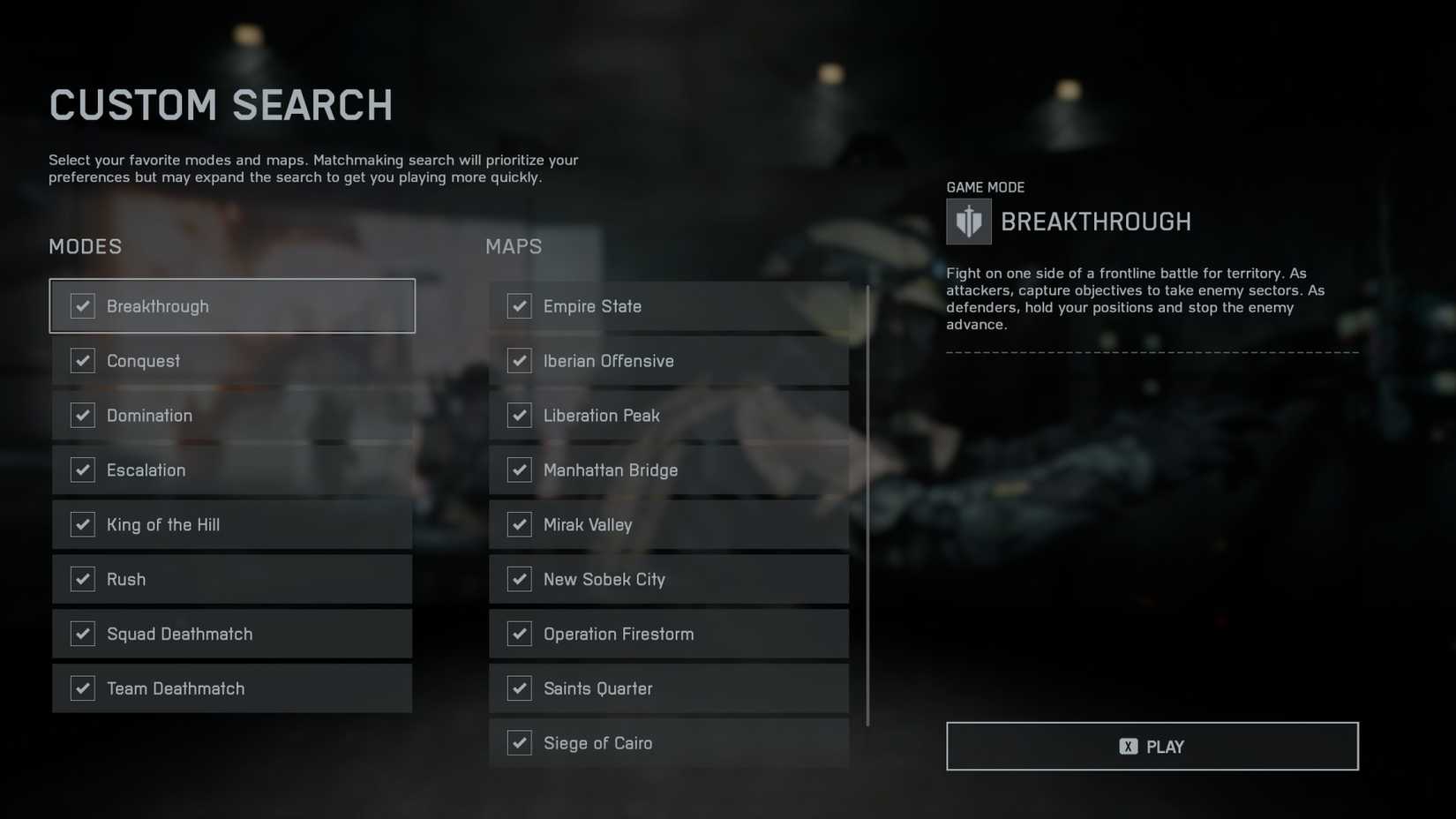Image resolution: width=1456 pixels, height=819 pixels.
Task: Click the X prompt icon on the Play button
Action: [1127, 746]
